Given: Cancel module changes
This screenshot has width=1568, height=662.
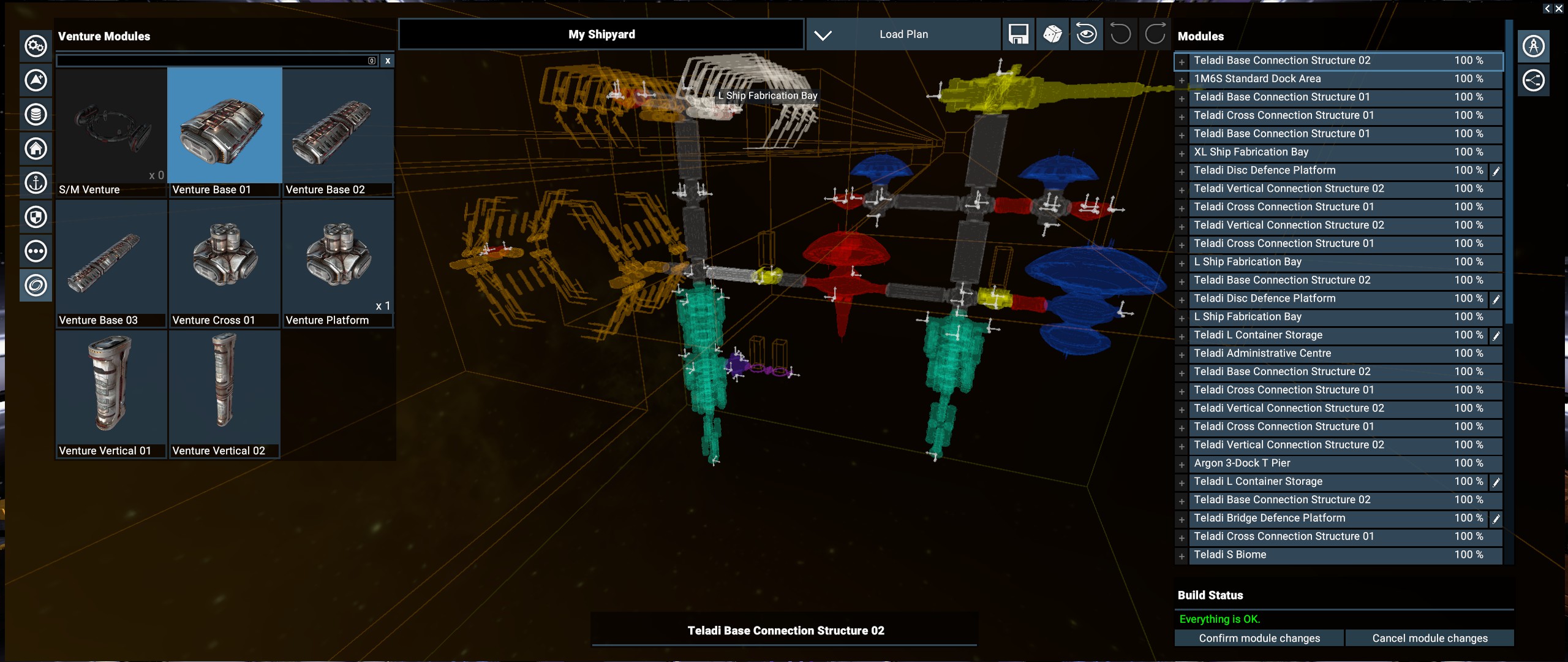Looking at the screenshot, I should pyautogui.click(x=1429, y=638).
